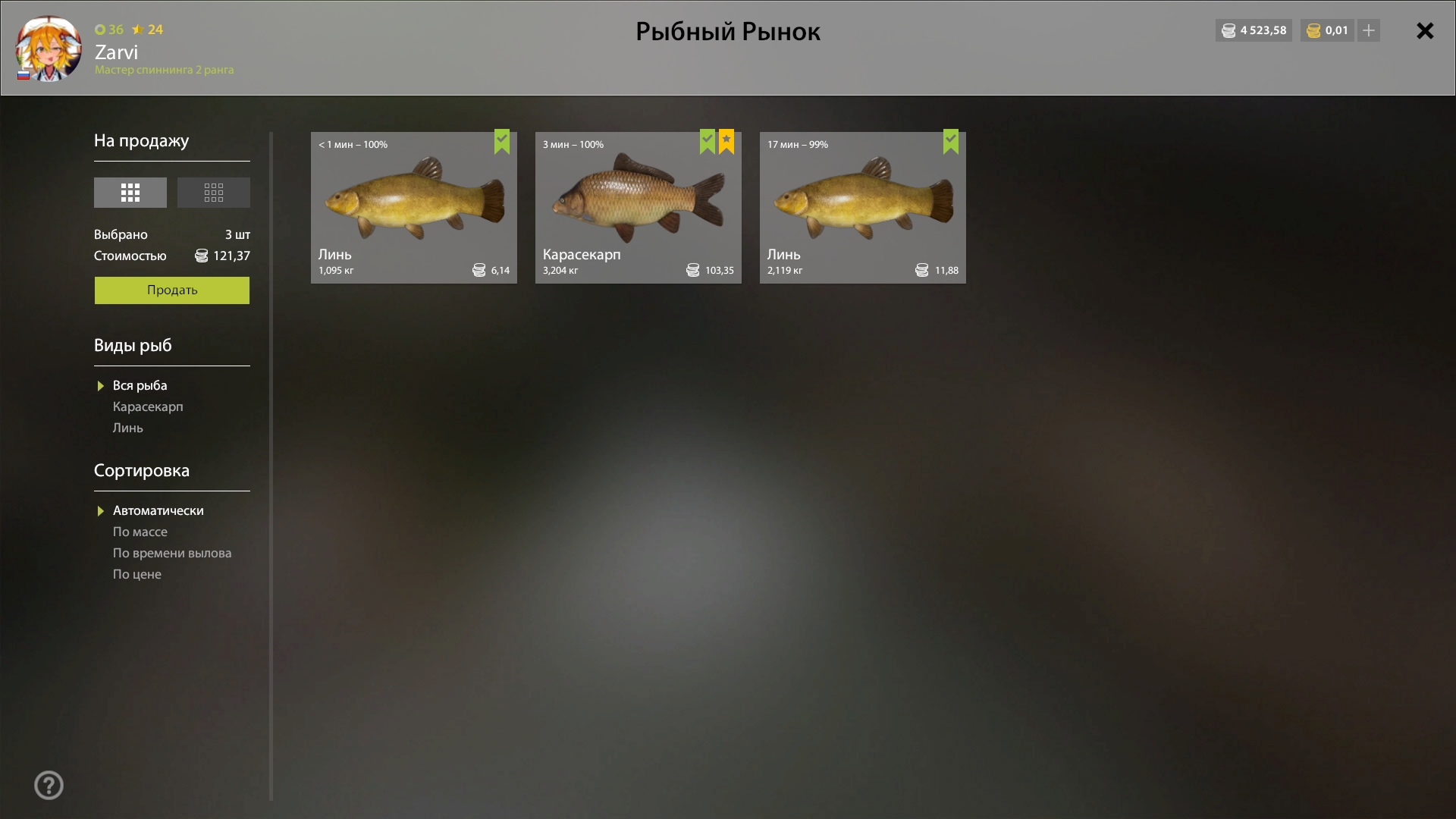
Task: Filter fish list by Карасекарп species
Action: (x=148, y=407)
